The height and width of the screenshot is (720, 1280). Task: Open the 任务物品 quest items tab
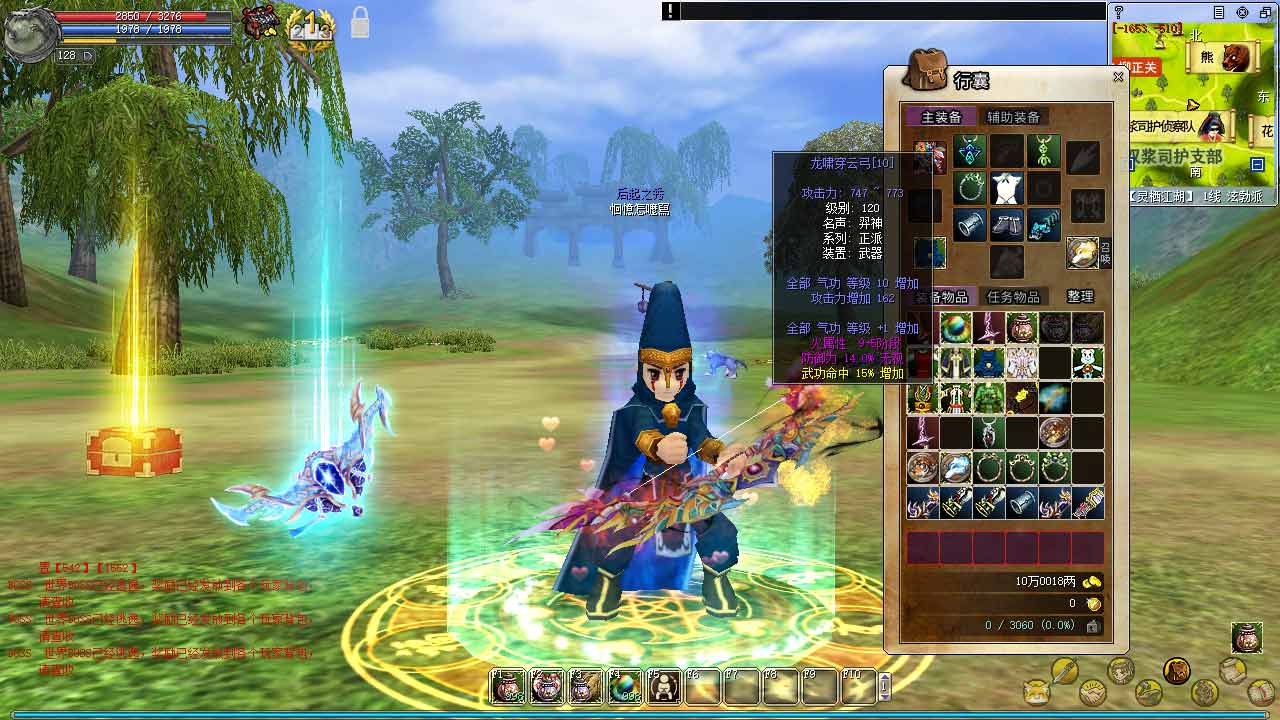(x=1013, y=296)
